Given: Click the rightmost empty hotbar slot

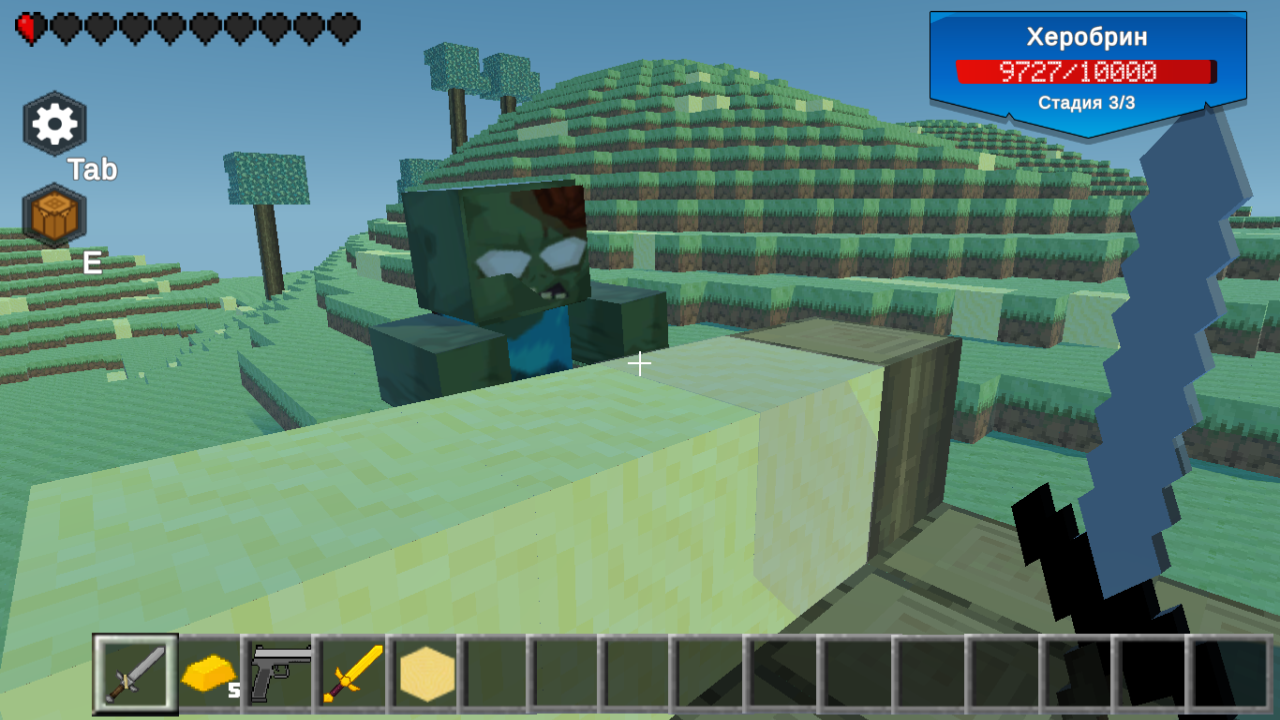Looking at the screenshot, I should pos(1228,672).
